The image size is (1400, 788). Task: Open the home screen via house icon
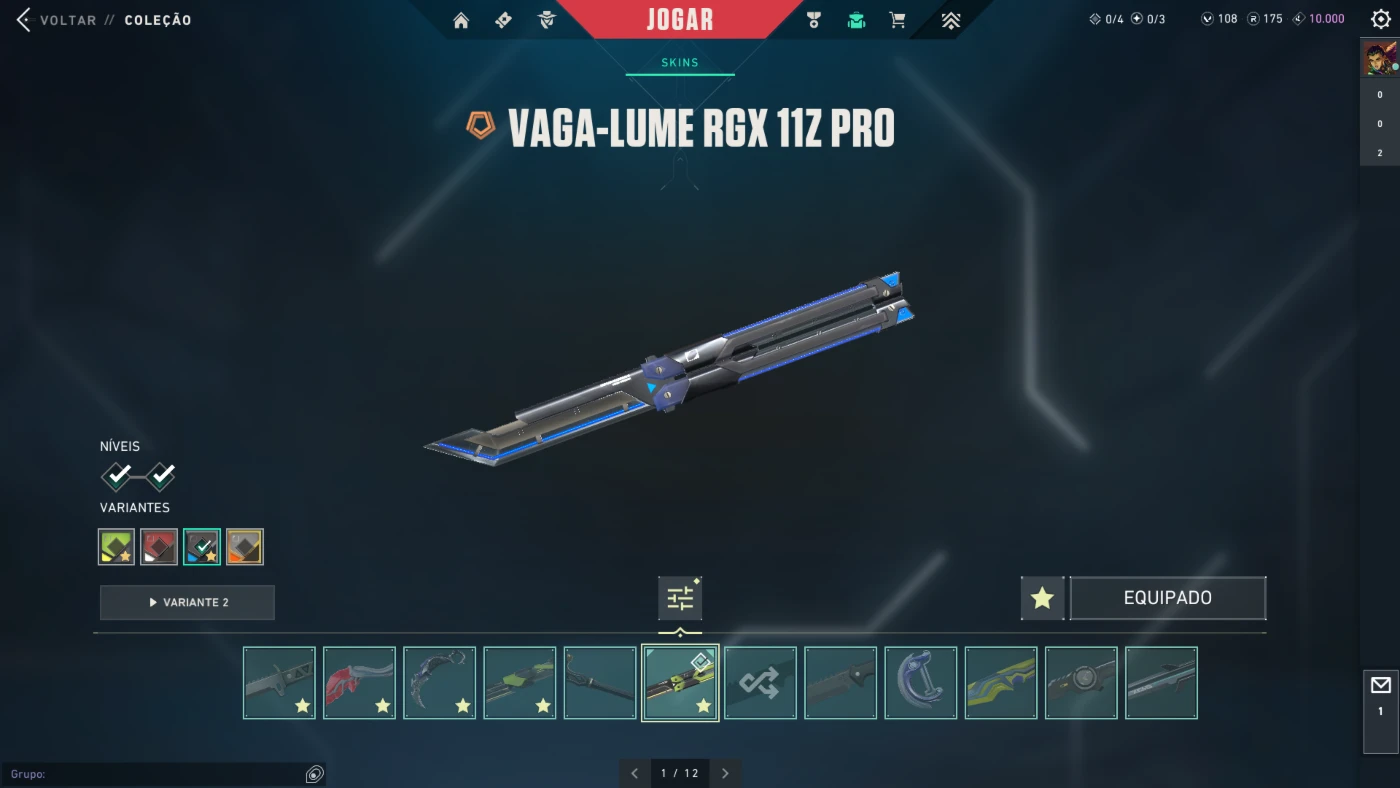pos(461,20)
